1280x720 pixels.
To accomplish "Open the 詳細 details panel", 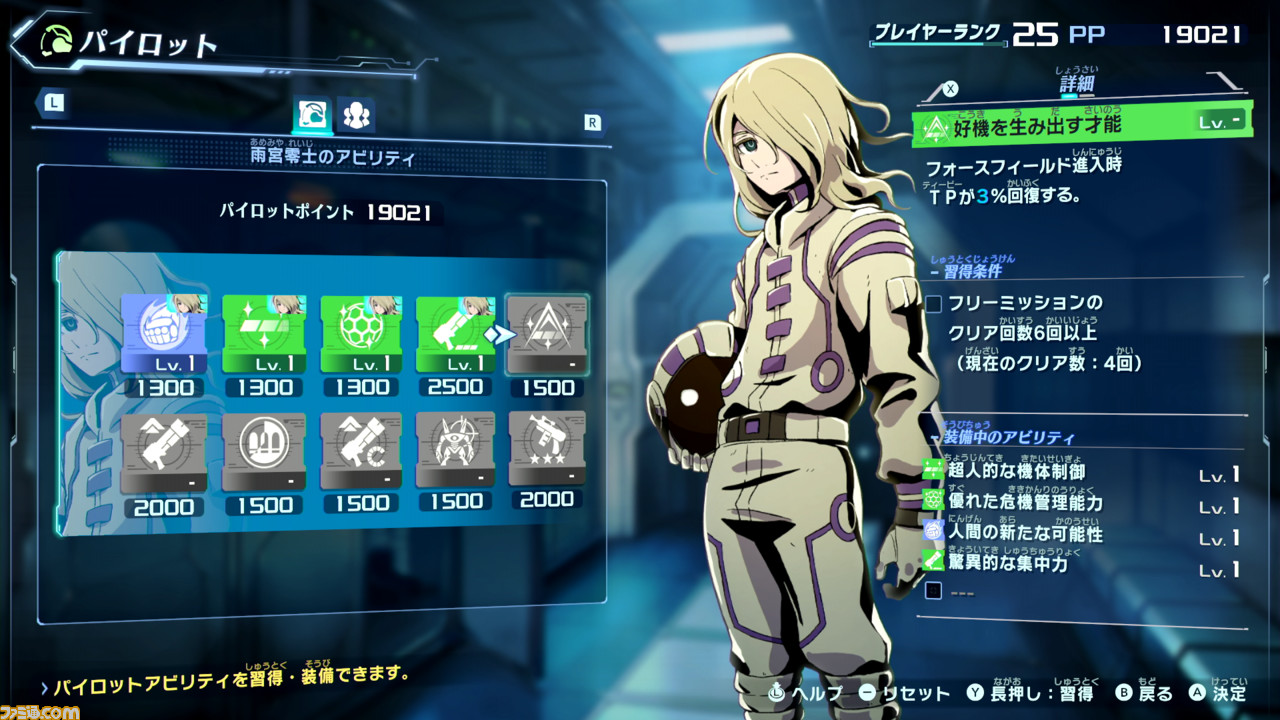I will coord(1078,87).
